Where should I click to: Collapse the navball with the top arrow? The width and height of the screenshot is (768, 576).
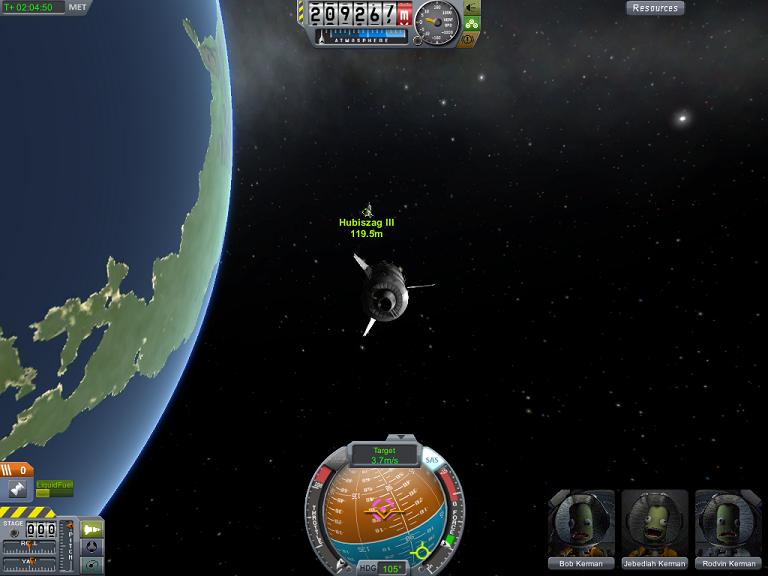384,439
